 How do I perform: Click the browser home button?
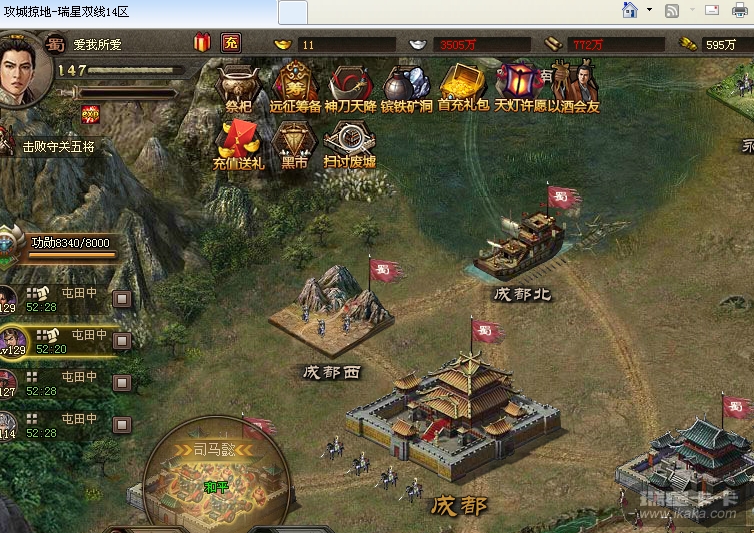tap(630, 11)
